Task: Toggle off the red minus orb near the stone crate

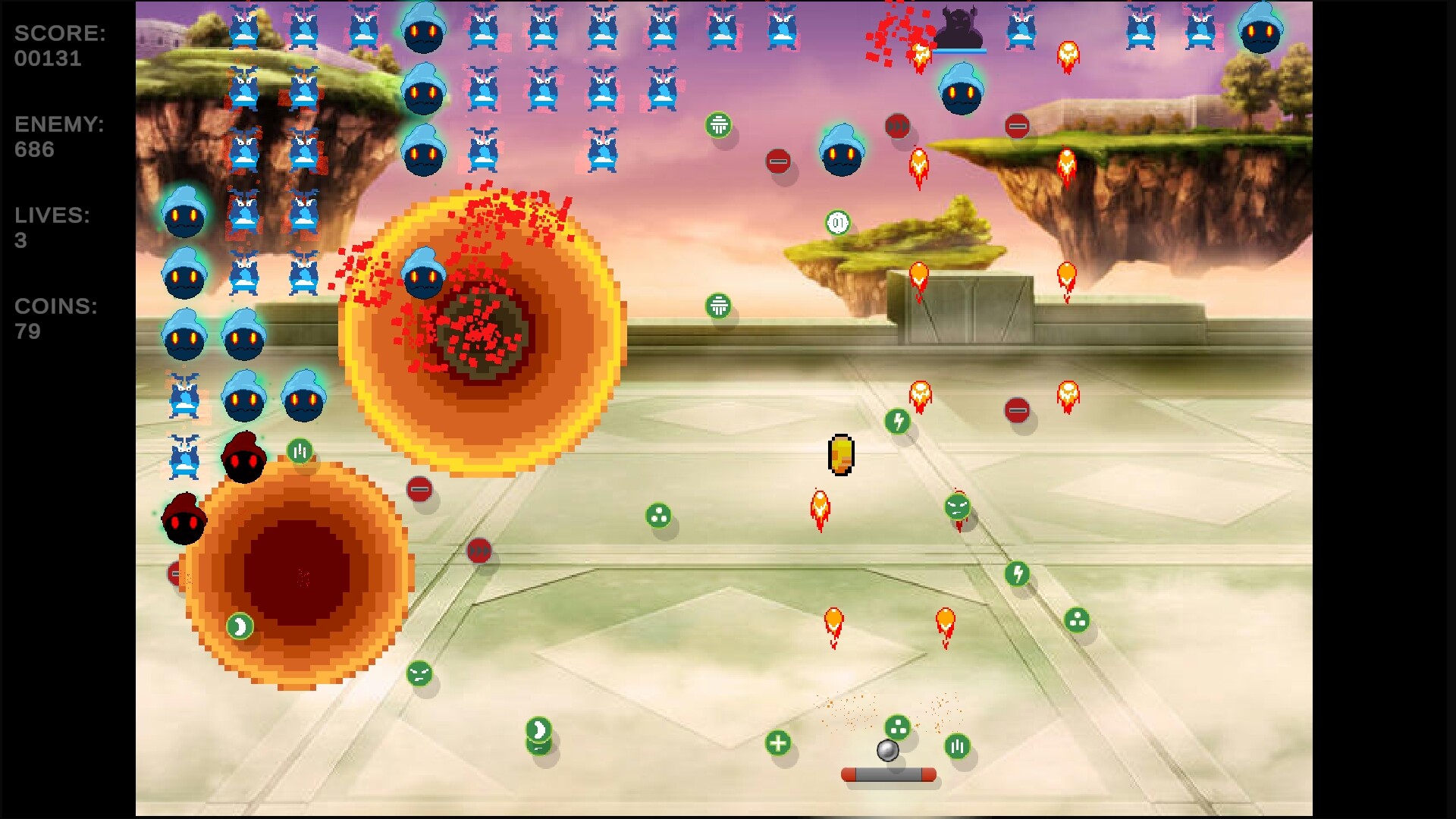Action: pyautogui.click(x=1017, y=127)
